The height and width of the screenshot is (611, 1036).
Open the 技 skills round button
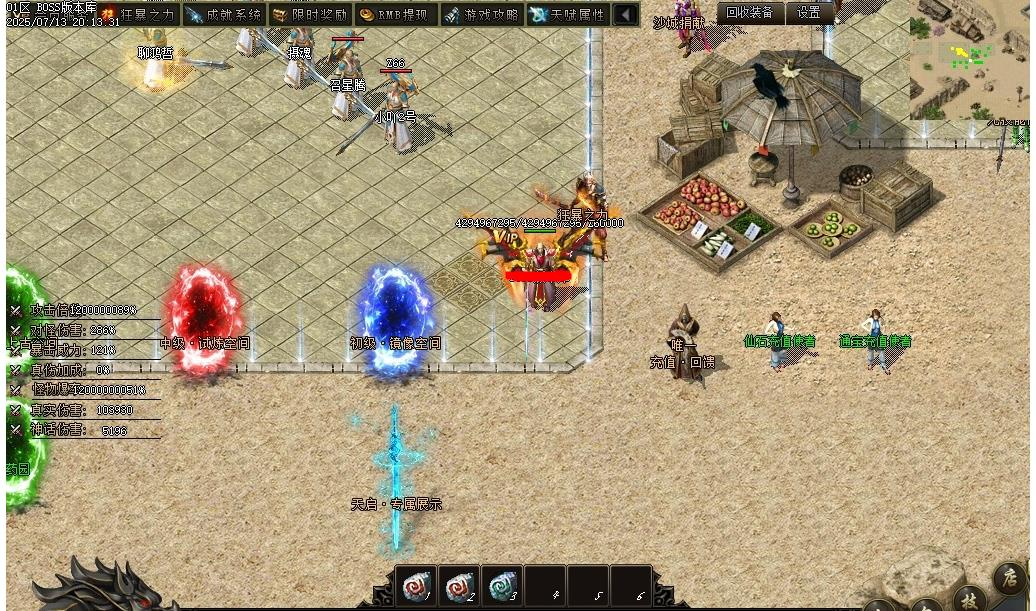968,598
